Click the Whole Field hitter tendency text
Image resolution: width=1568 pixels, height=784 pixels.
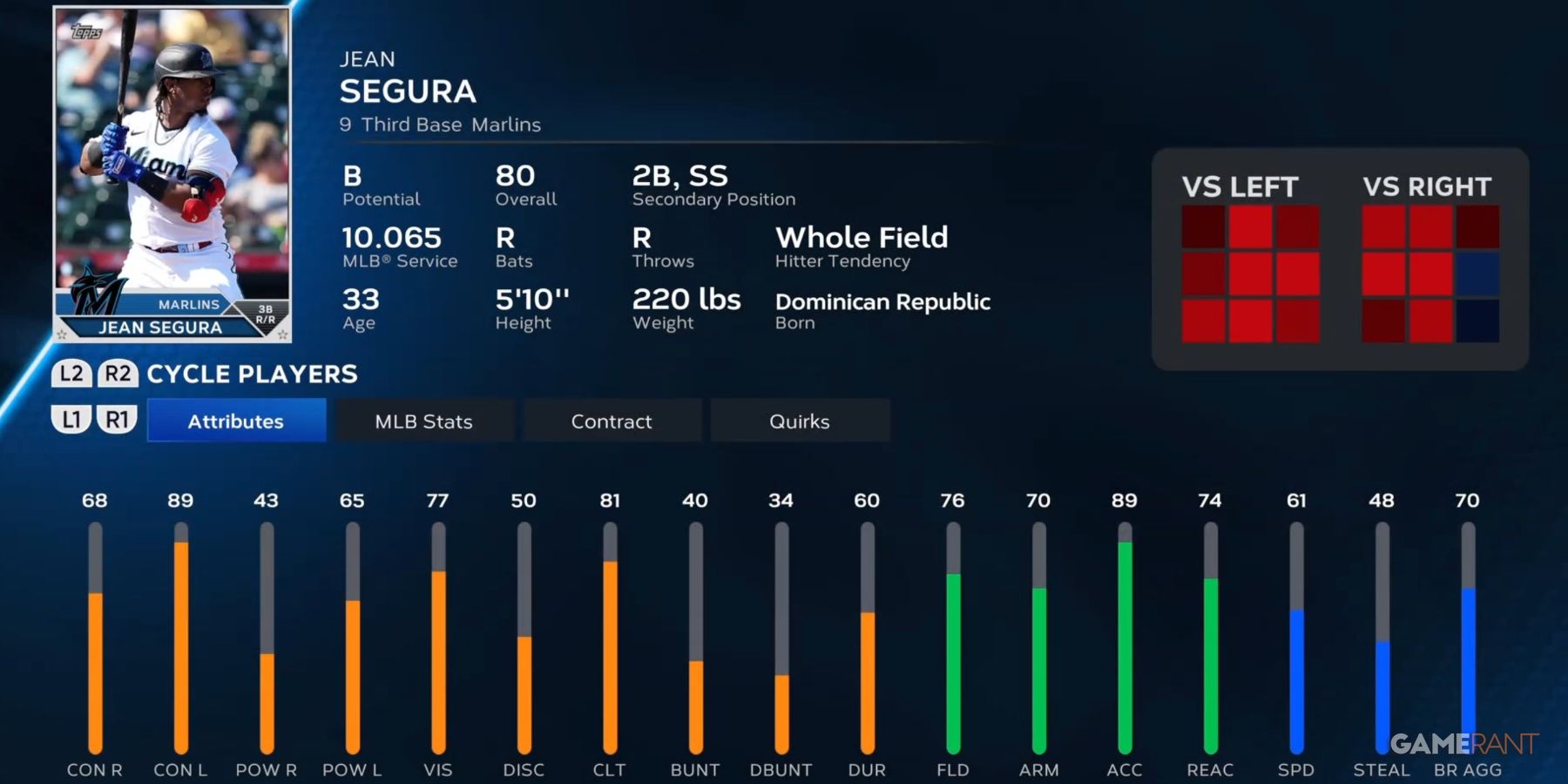click(863, 237)
